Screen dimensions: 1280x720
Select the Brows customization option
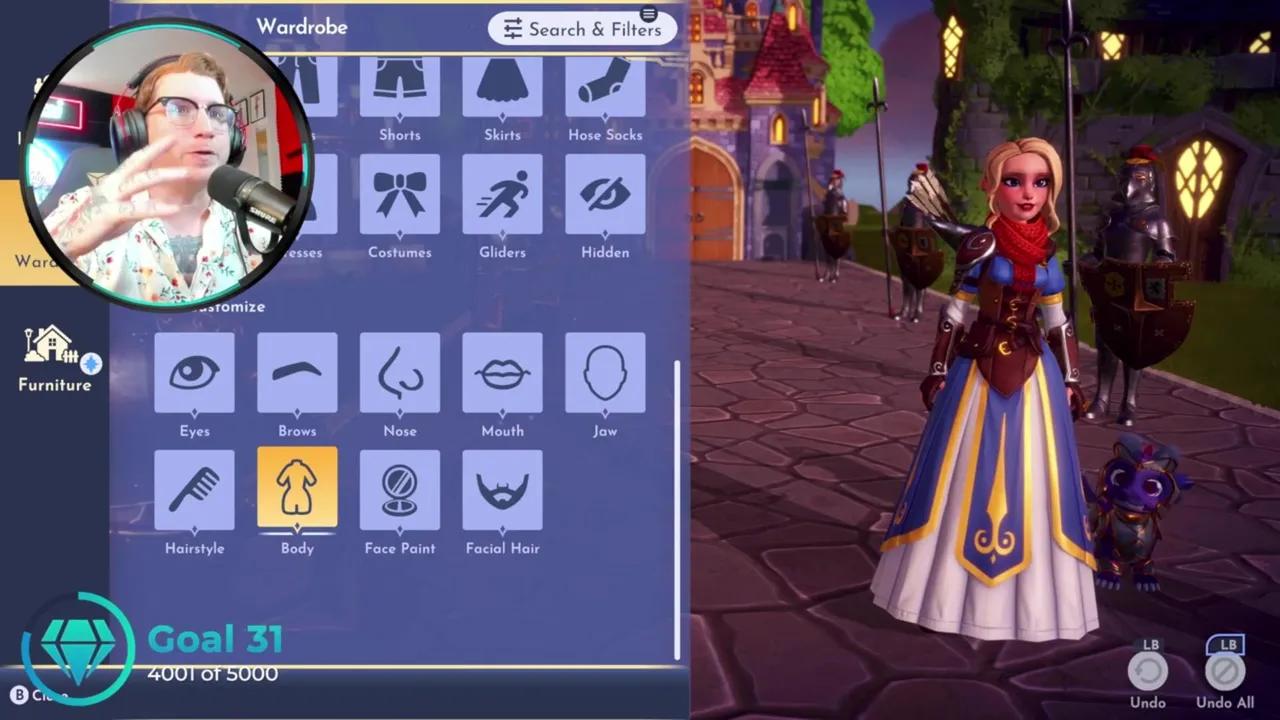click(x=297, y=375)
